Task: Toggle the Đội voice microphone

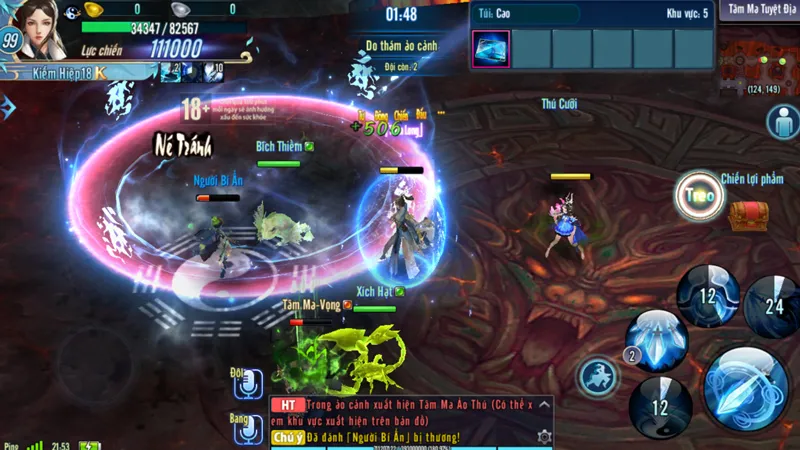Action: [247, 384]
